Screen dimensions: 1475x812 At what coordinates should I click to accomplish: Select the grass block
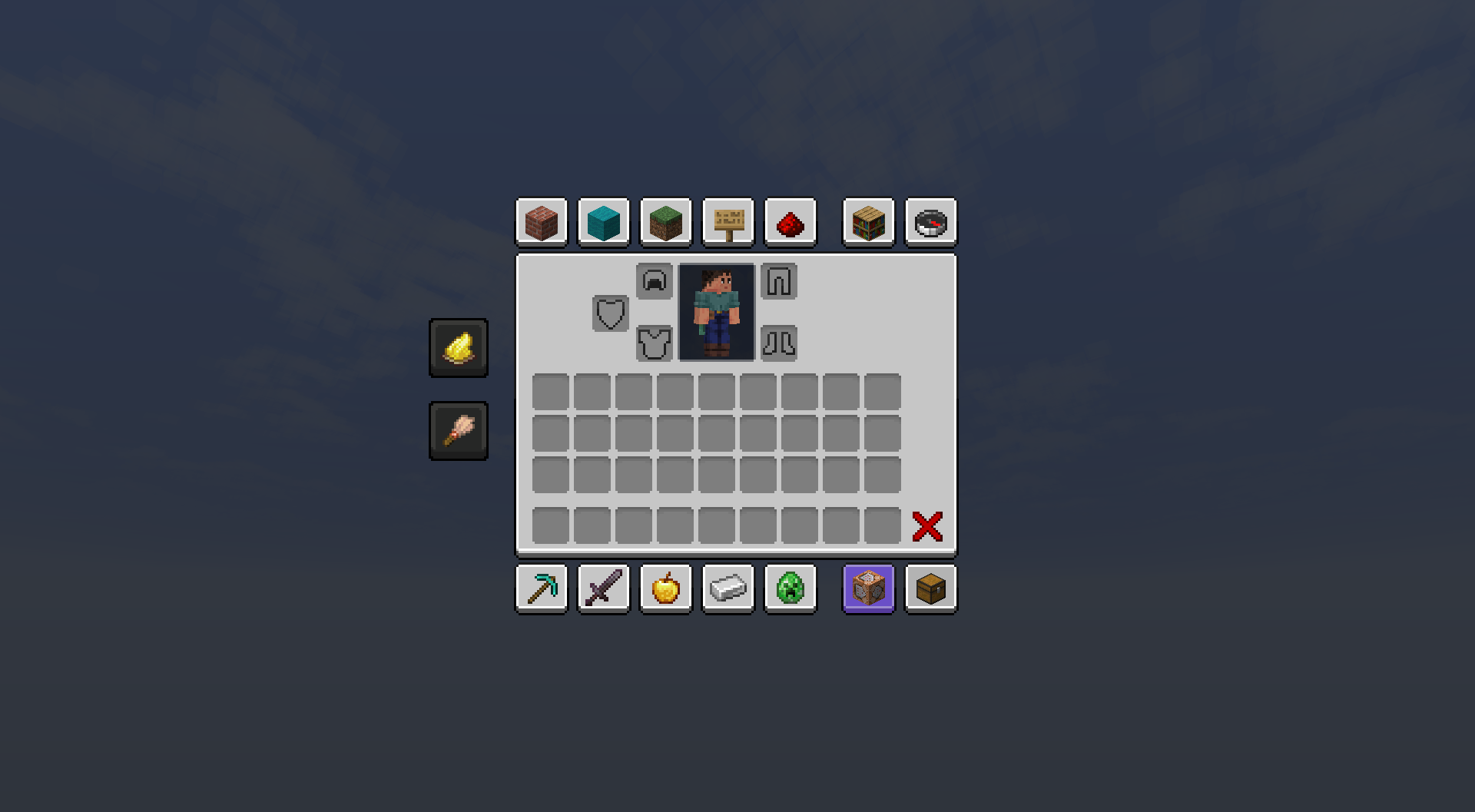[665, 223]
